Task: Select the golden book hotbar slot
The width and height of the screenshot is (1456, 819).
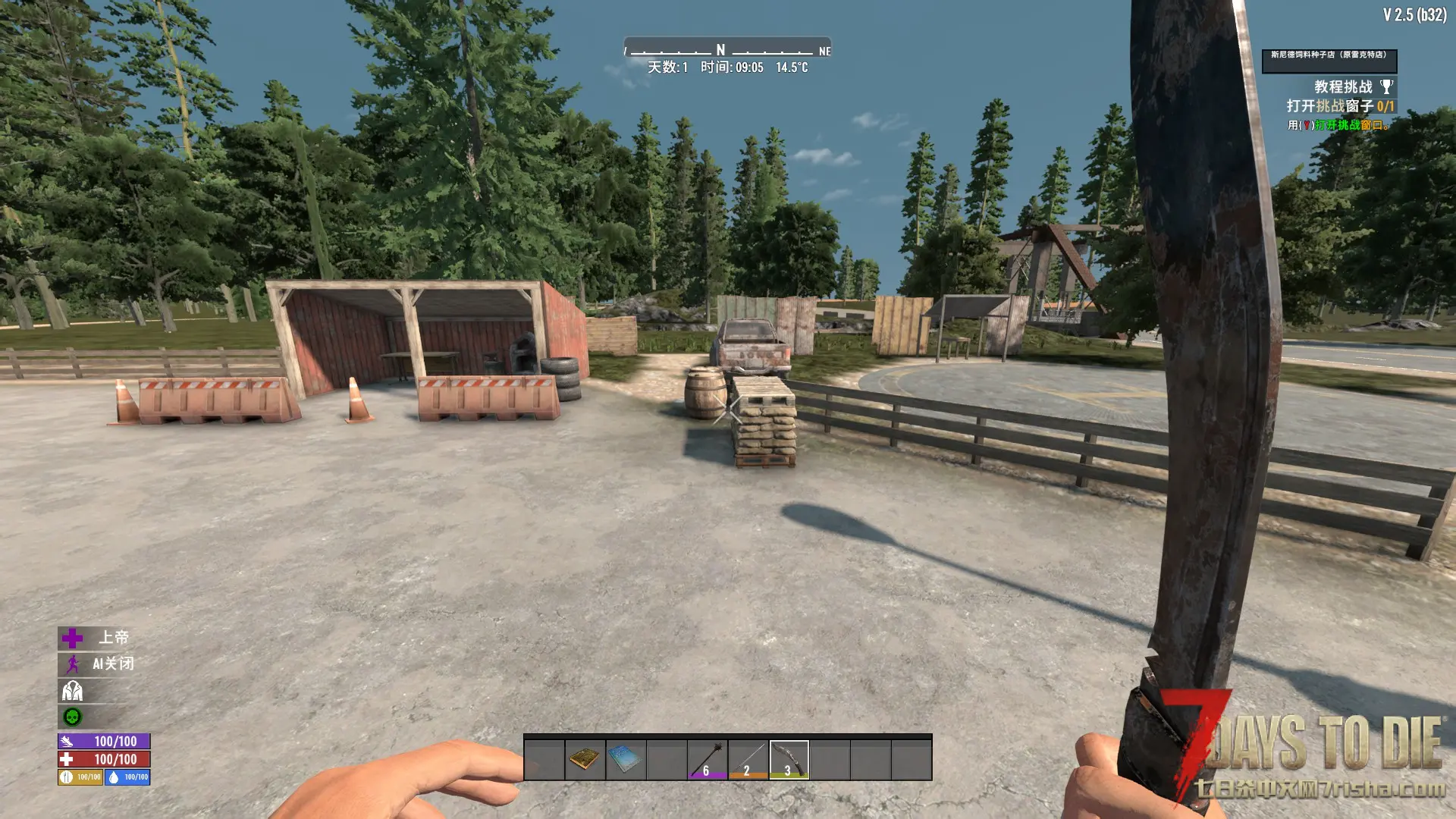Action: click(585, 759)
